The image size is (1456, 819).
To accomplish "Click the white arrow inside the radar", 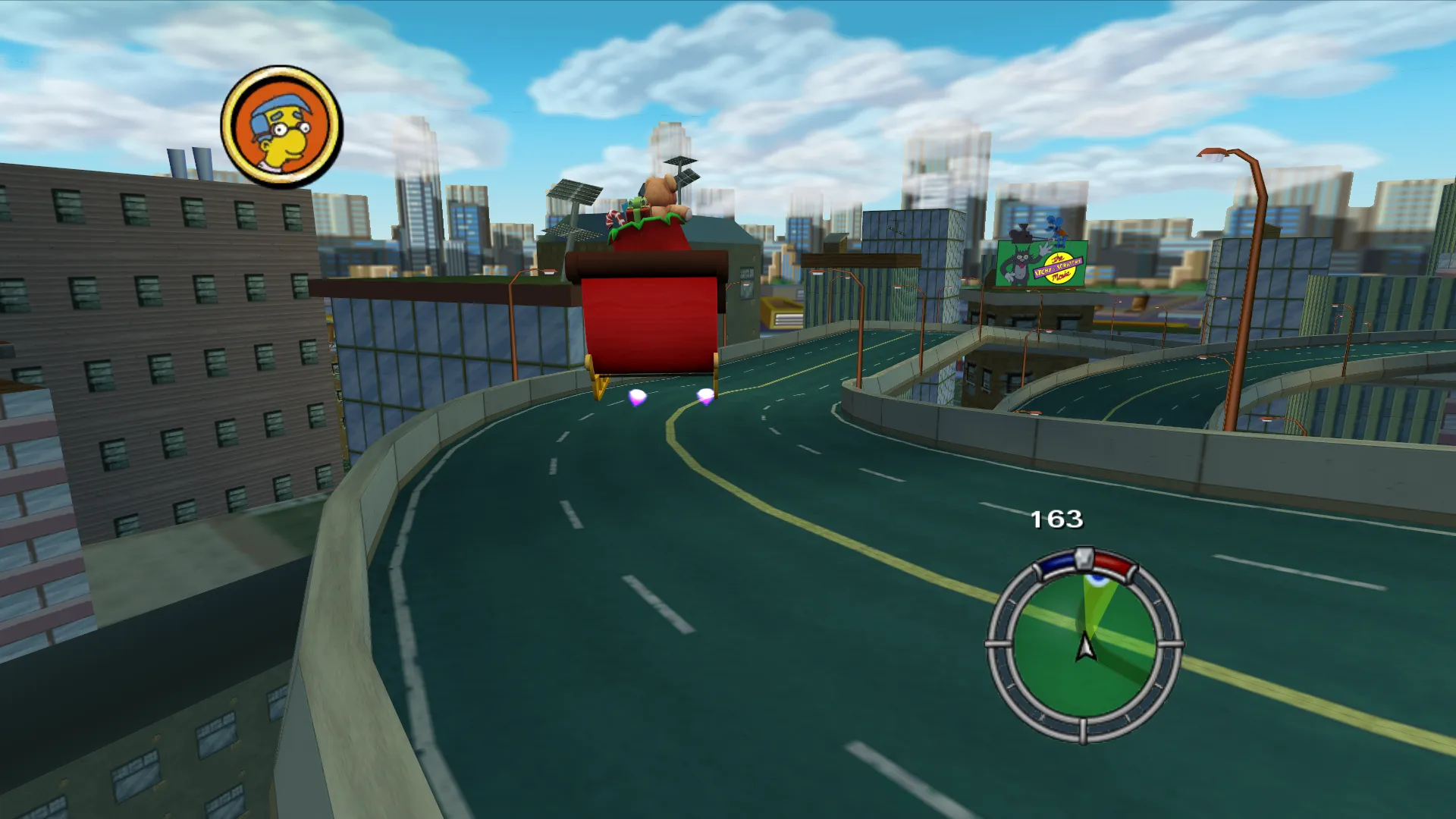I will click(1086, 648).
